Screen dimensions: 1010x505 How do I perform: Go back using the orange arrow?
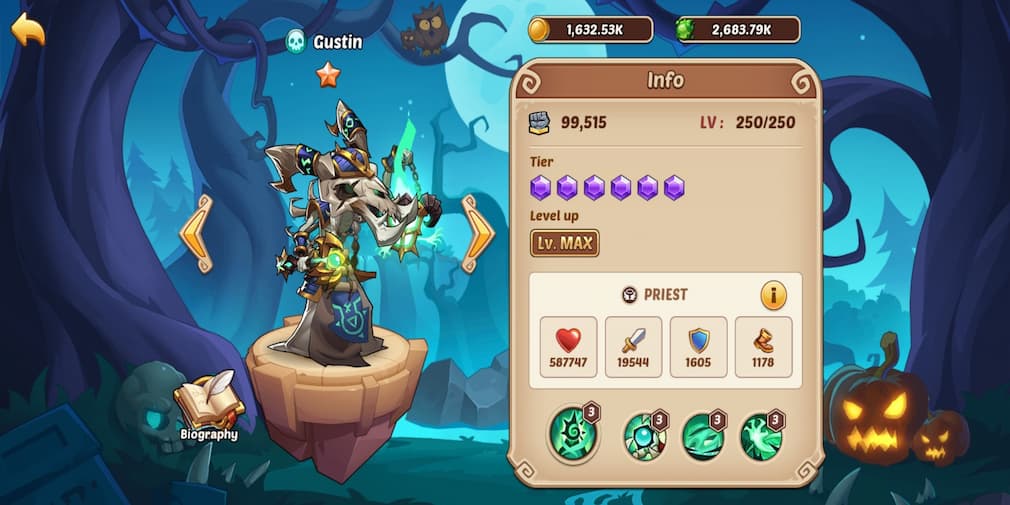pyautogui.click(x=28, y=30)
